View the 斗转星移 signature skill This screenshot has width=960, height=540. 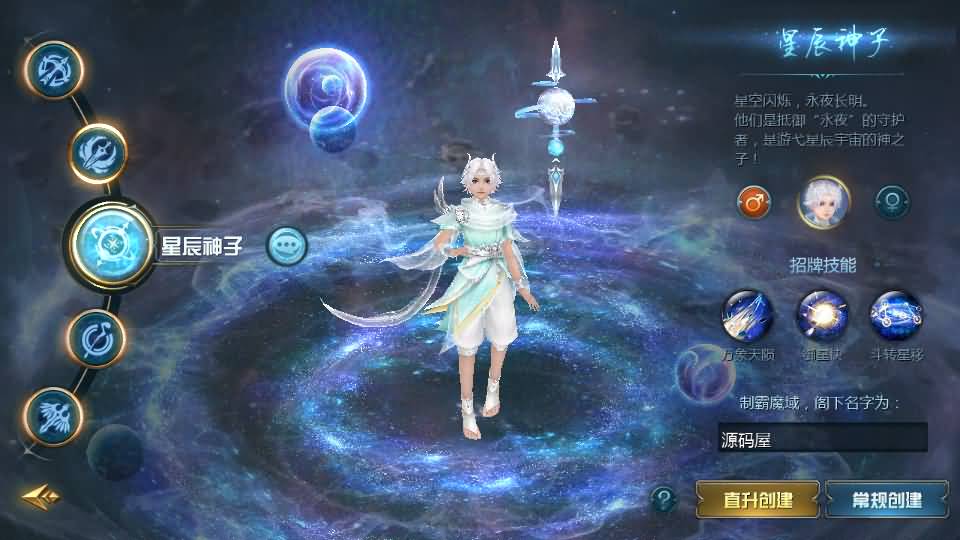(895, 315)
